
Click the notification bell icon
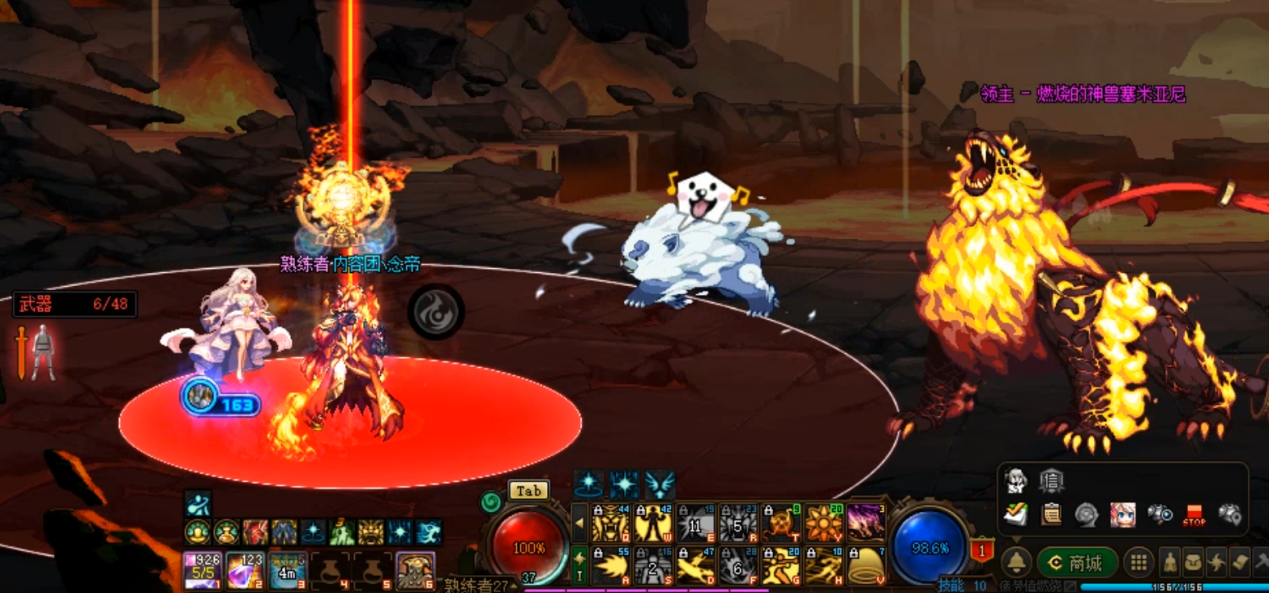click(1017, 562)
